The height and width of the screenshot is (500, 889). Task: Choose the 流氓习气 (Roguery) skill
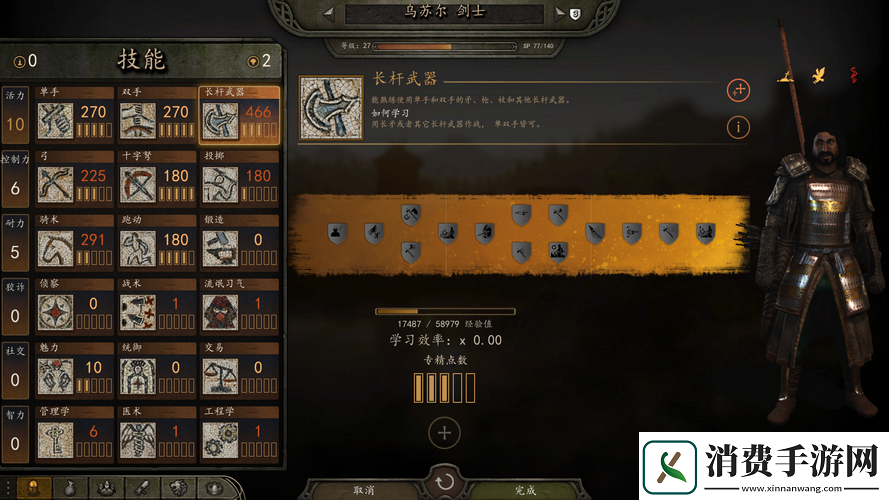220,313
